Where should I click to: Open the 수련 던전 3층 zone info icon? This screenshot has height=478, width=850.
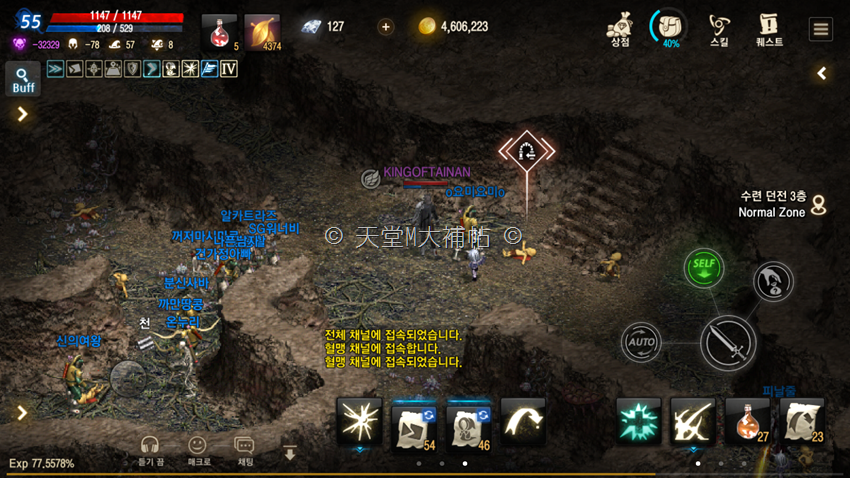tap(818, 205)
